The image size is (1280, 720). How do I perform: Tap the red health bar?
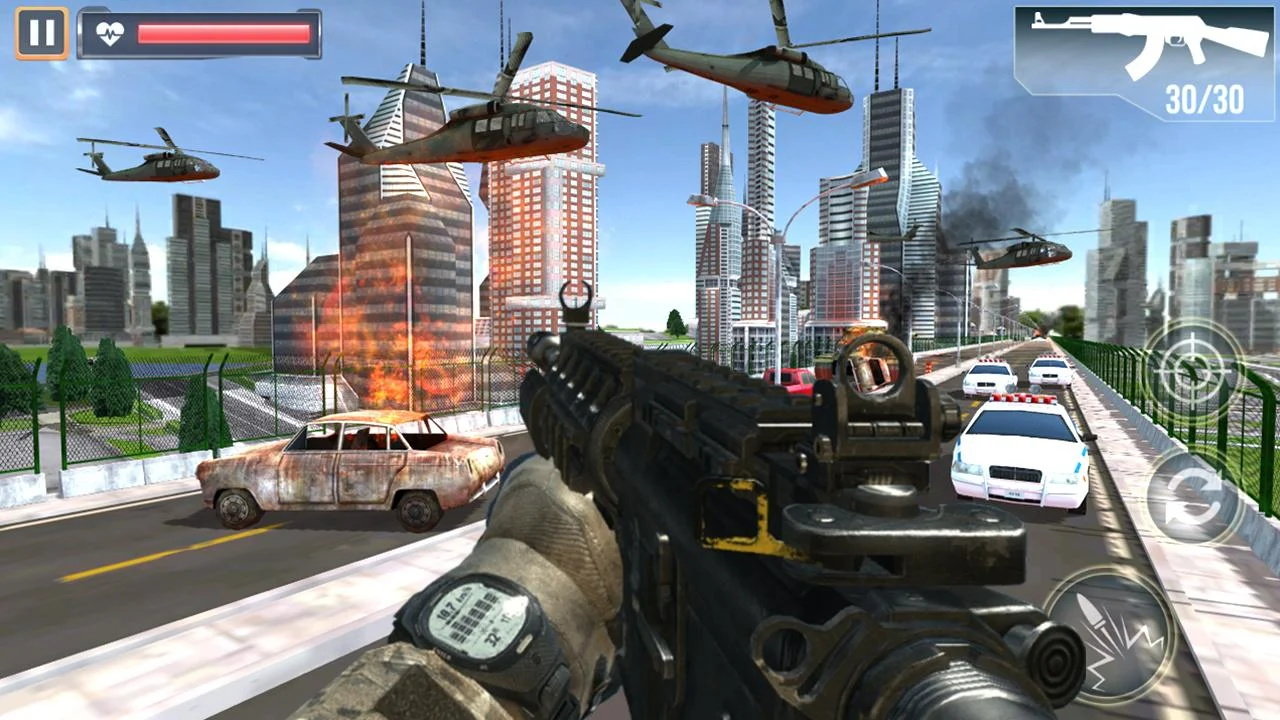pyautogui.click(x=225, y=31)
